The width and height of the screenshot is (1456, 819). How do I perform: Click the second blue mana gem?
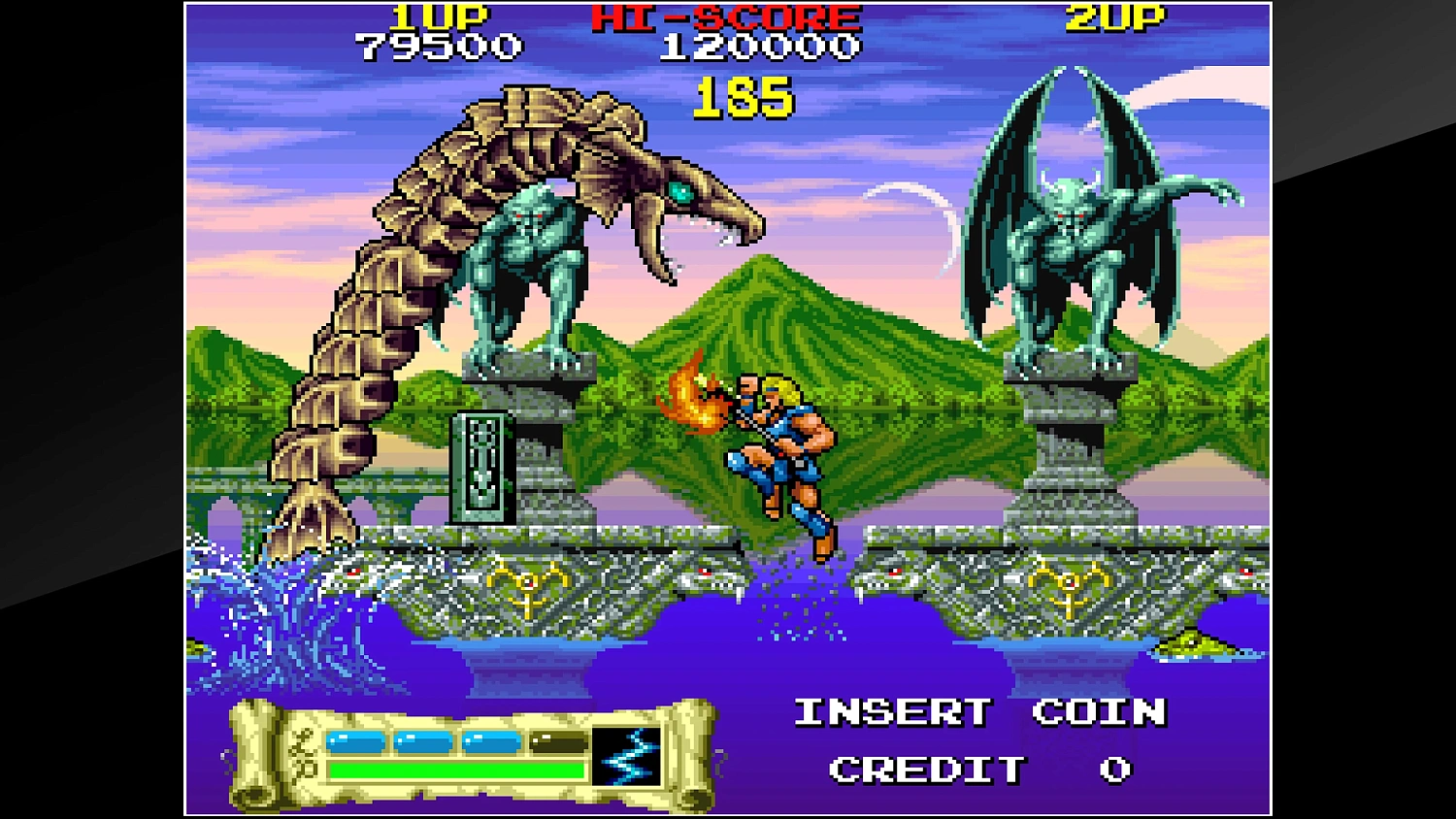click(425, 739)
